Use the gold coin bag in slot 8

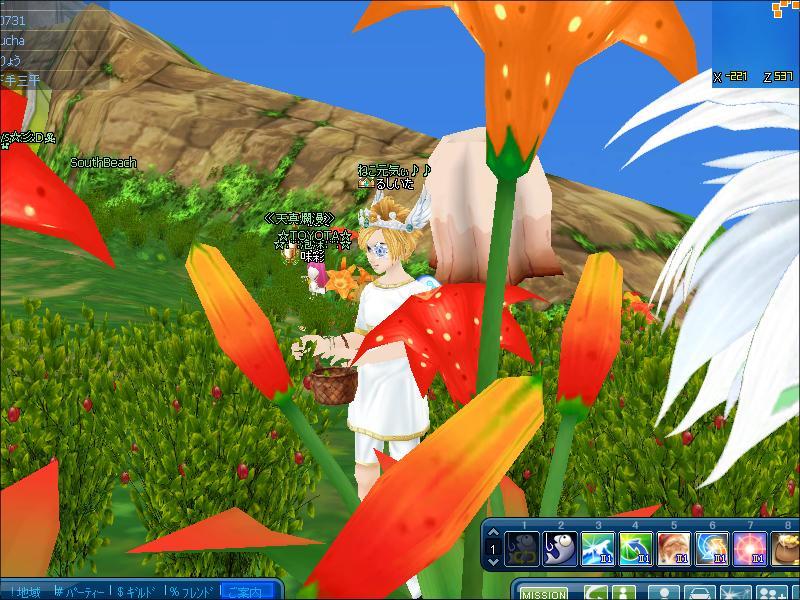click(x=785, y=549)
